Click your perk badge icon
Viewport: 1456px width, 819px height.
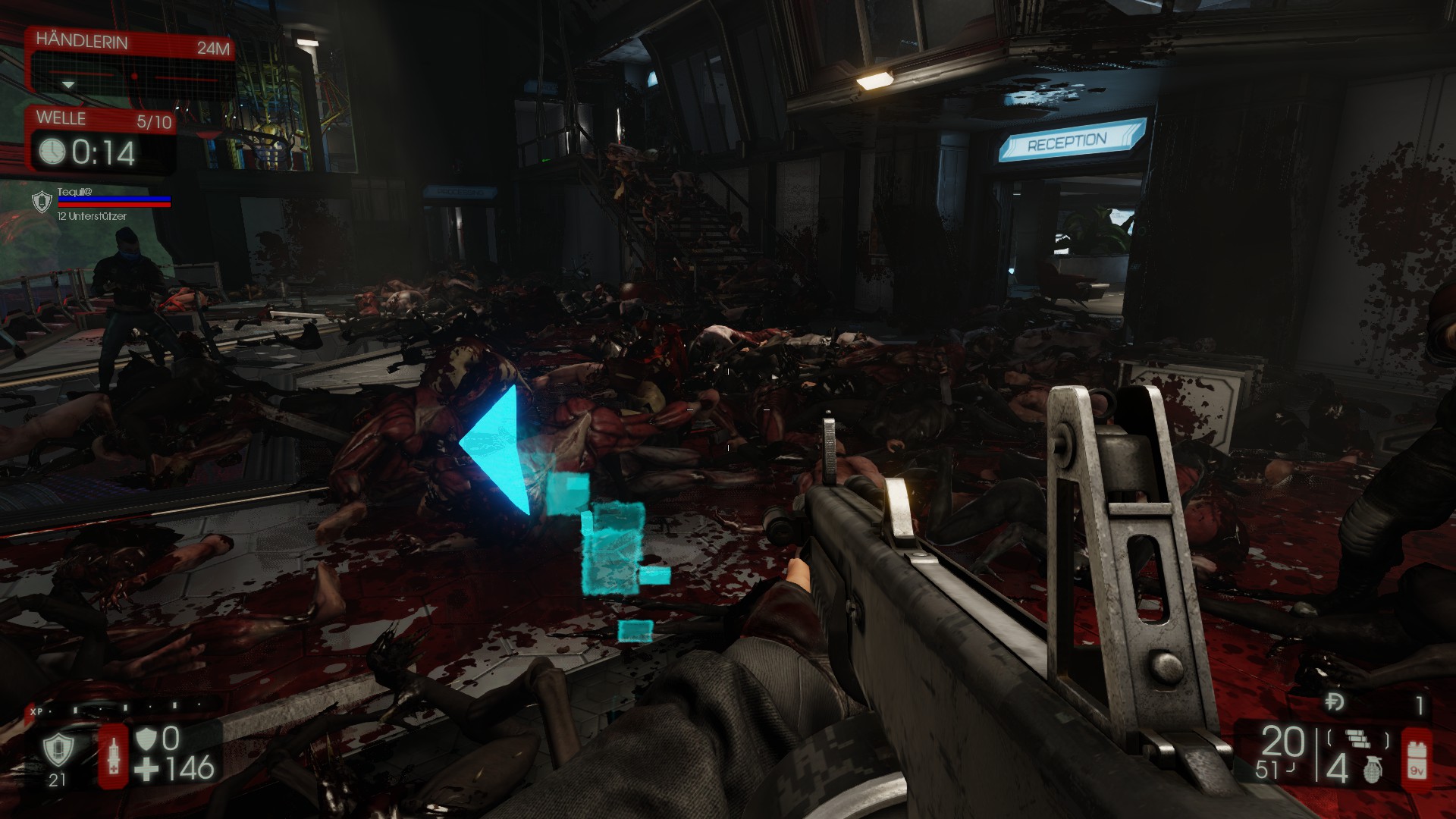tap(58, 750)
